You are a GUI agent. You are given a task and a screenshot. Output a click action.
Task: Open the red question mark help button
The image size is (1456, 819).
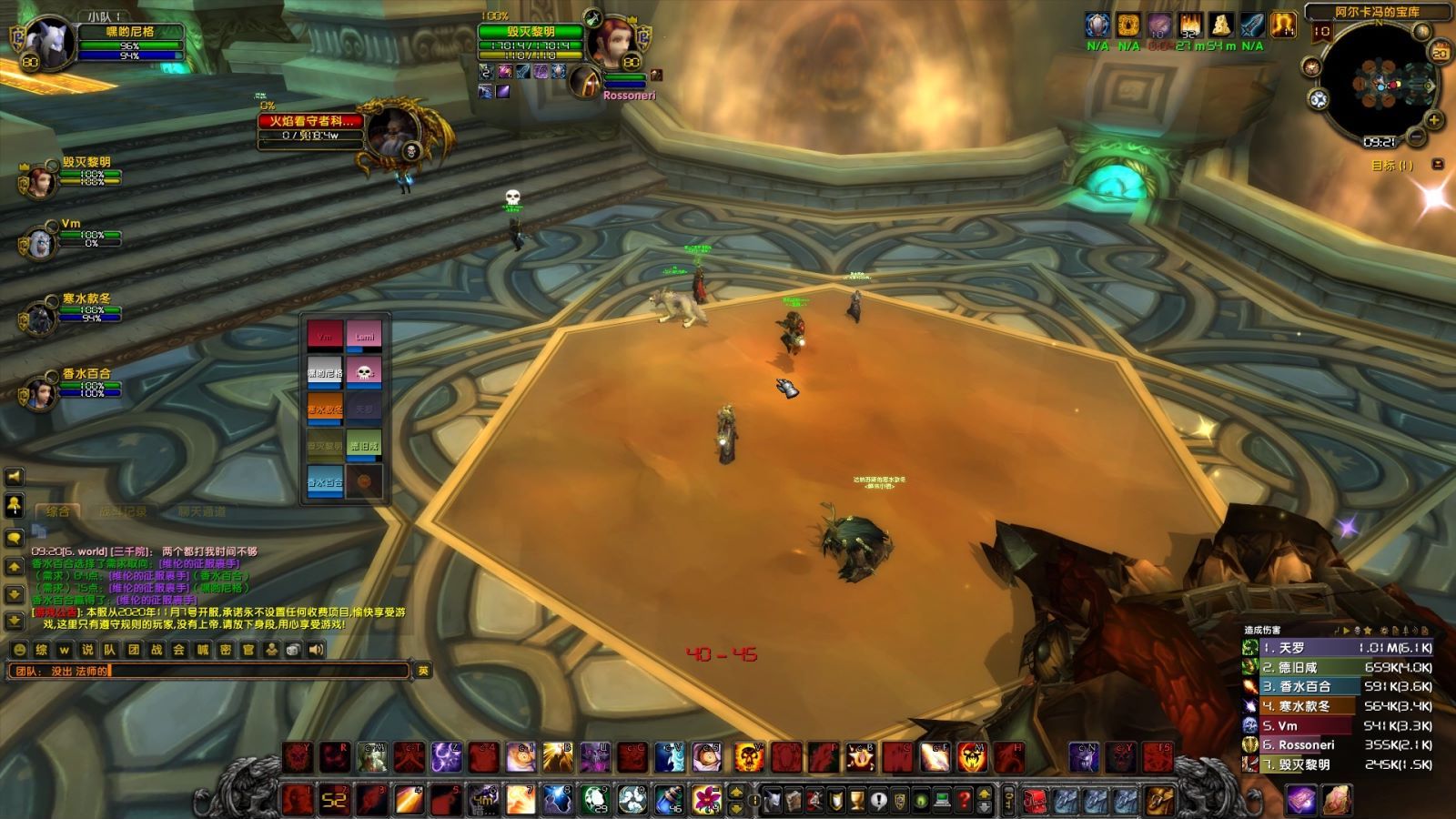tap(964, 801)
